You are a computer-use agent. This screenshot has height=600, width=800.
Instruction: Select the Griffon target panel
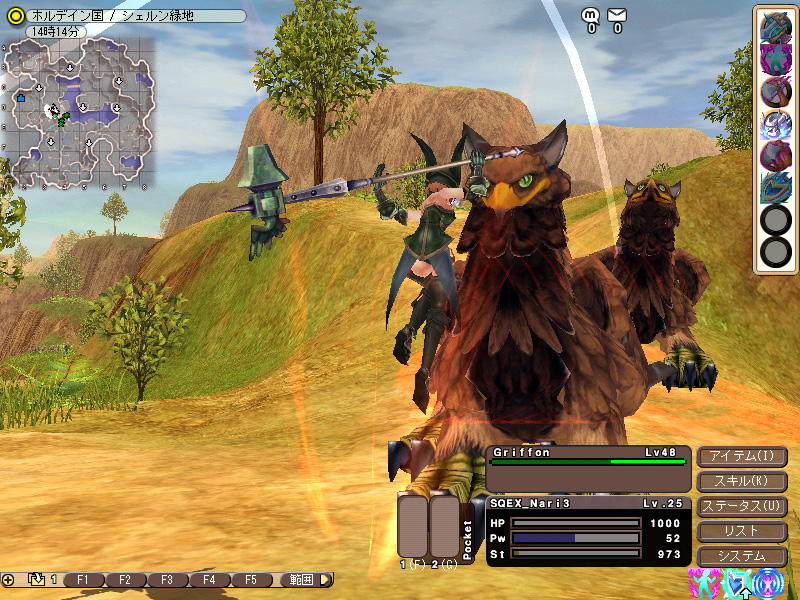tap(588, 468)
